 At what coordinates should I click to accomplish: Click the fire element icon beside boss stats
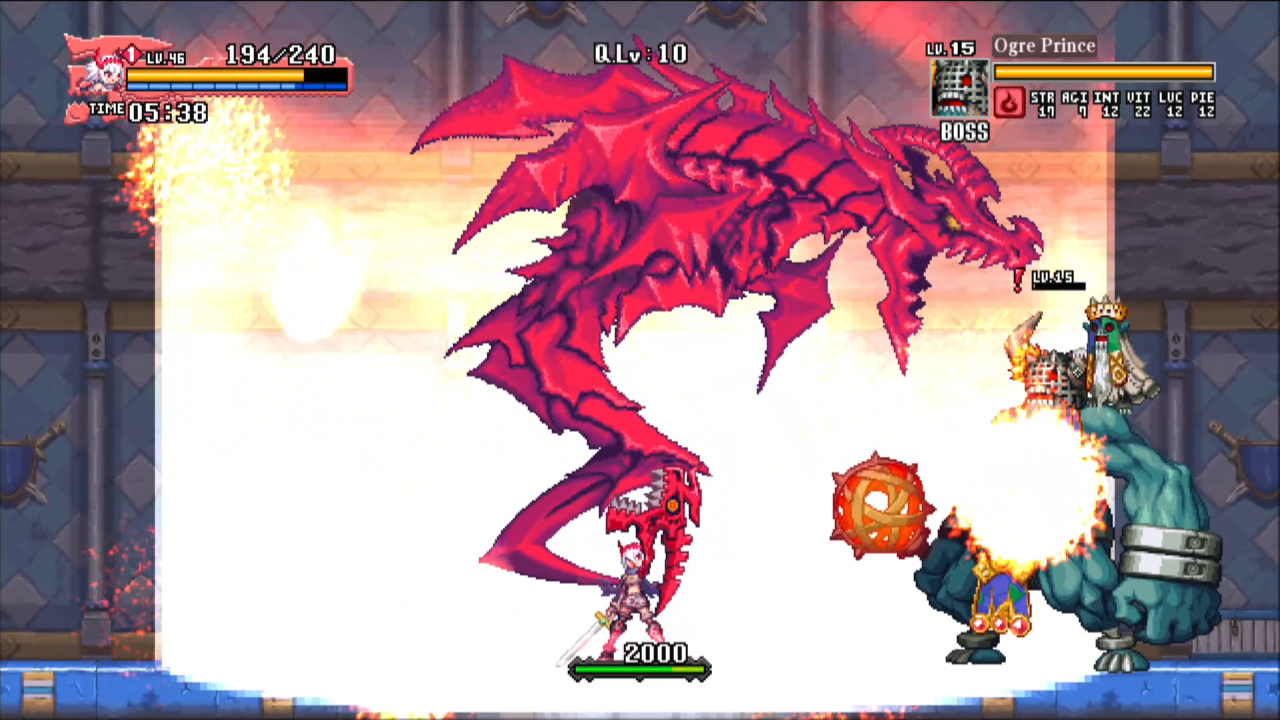coord(1008,104)
